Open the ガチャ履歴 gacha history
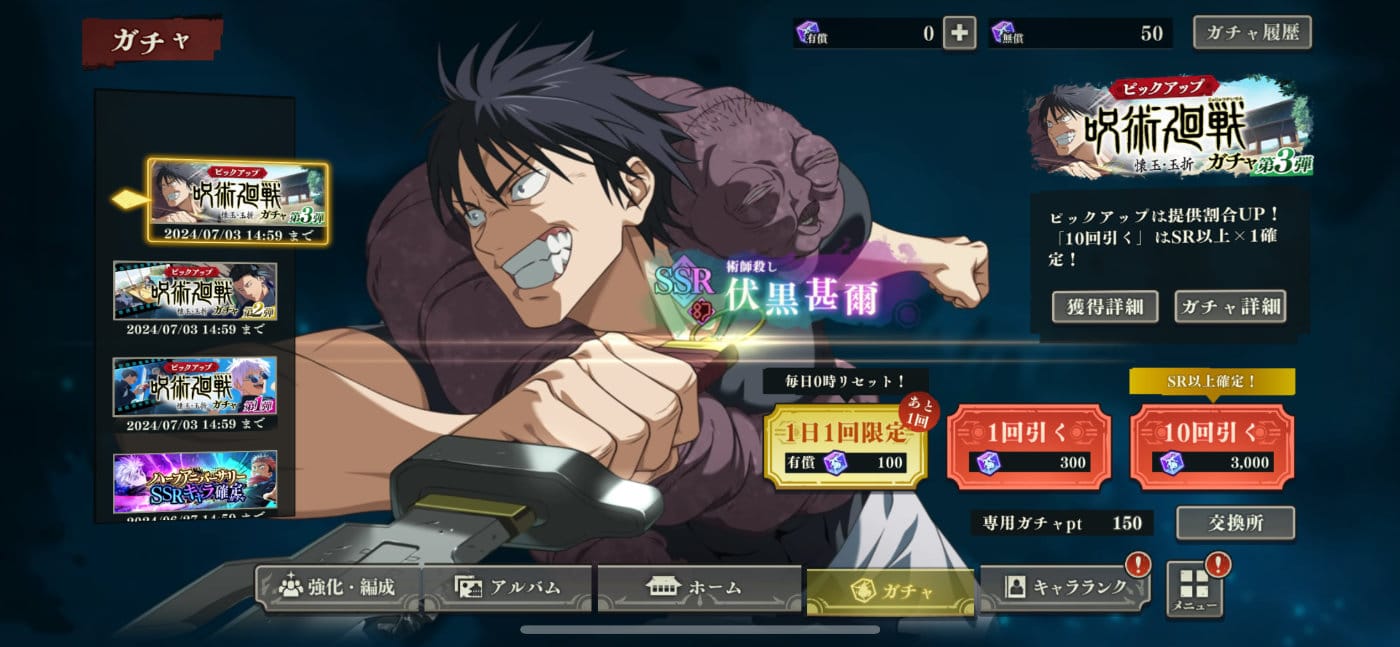1400x647 pixels. click(1252, 32)
